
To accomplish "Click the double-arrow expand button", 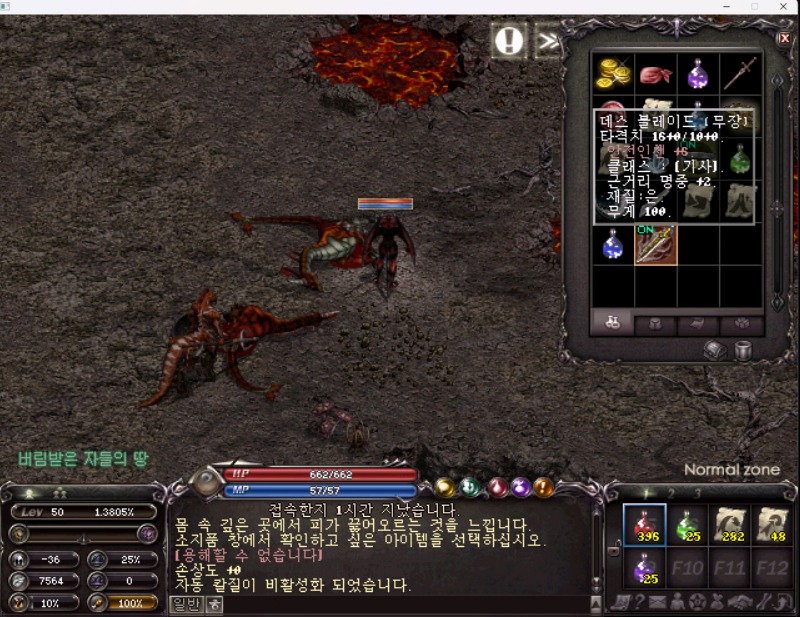I will pos(548,41).
